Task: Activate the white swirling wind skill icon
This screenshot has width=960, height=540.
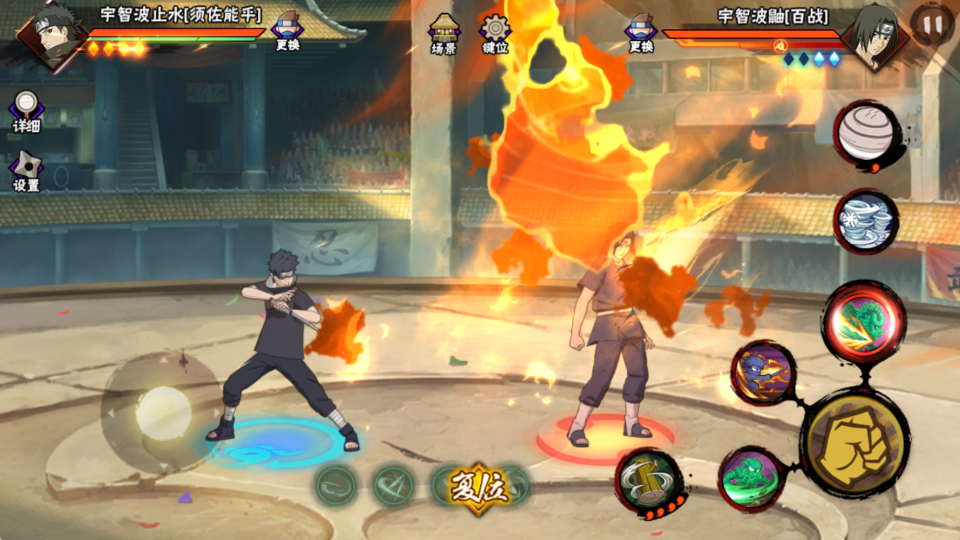Action: point(866,221)
